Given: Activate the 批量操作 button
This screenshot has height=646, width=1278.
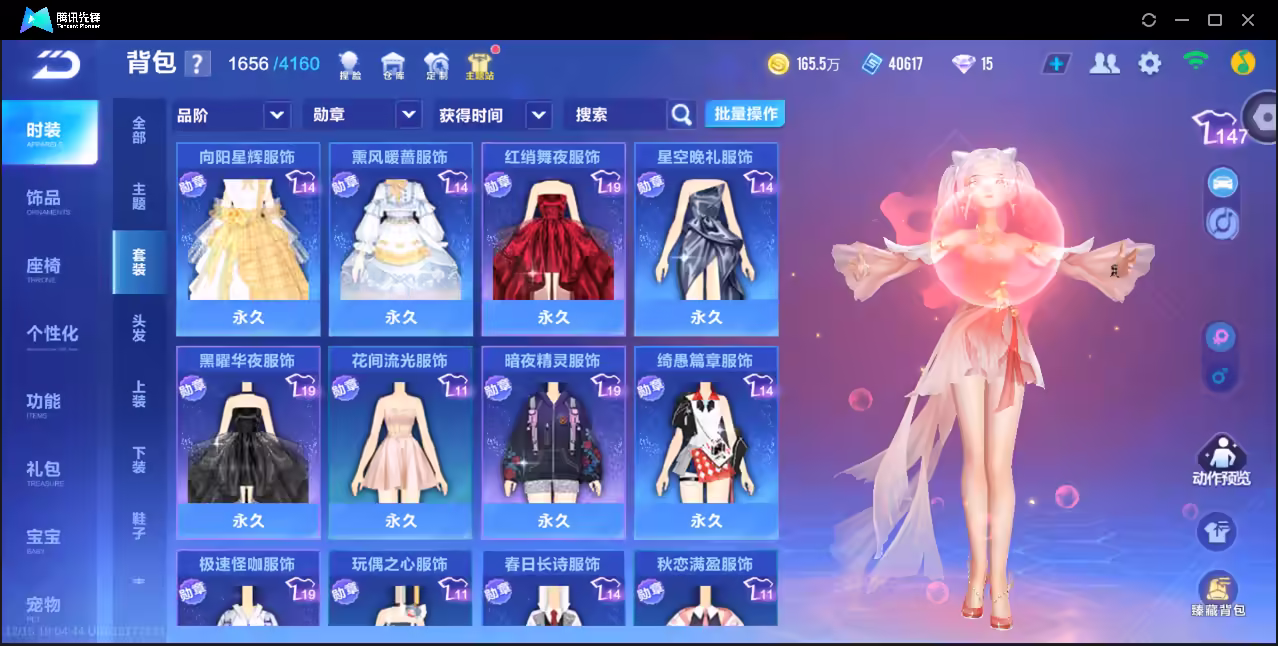Looking at the screenshot, I should [745, 114].
